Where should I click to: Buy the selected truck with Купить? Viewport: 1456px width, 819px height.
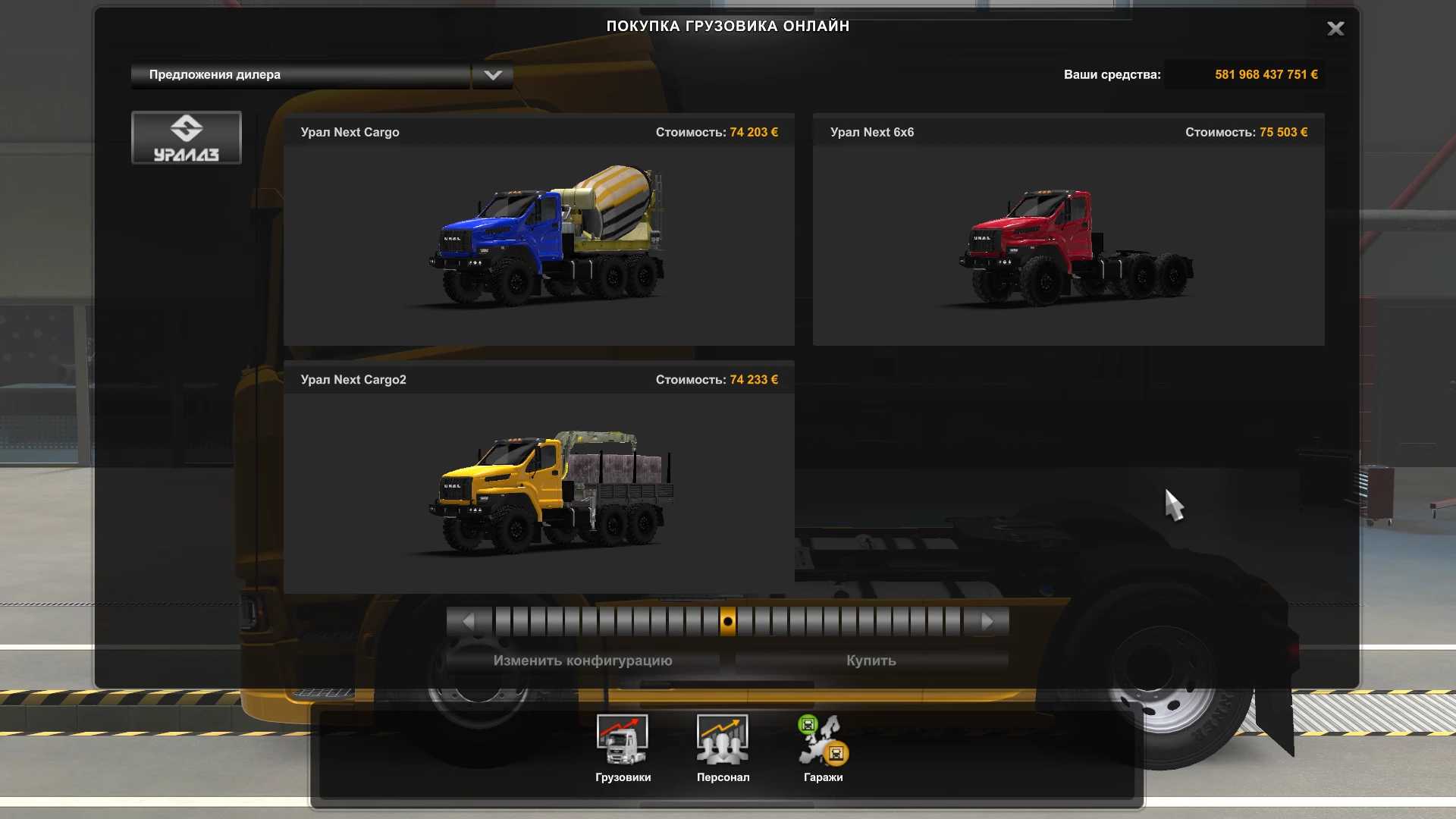(x=871, y=661)
